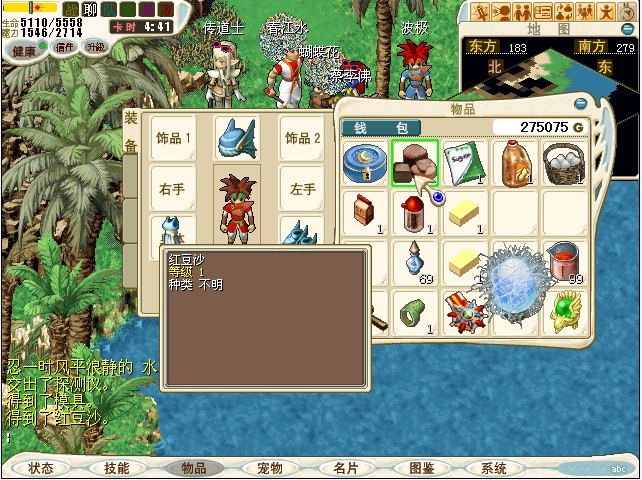
Task: Open the 状态 (Status) menu
Action: [x=42, y=467]
